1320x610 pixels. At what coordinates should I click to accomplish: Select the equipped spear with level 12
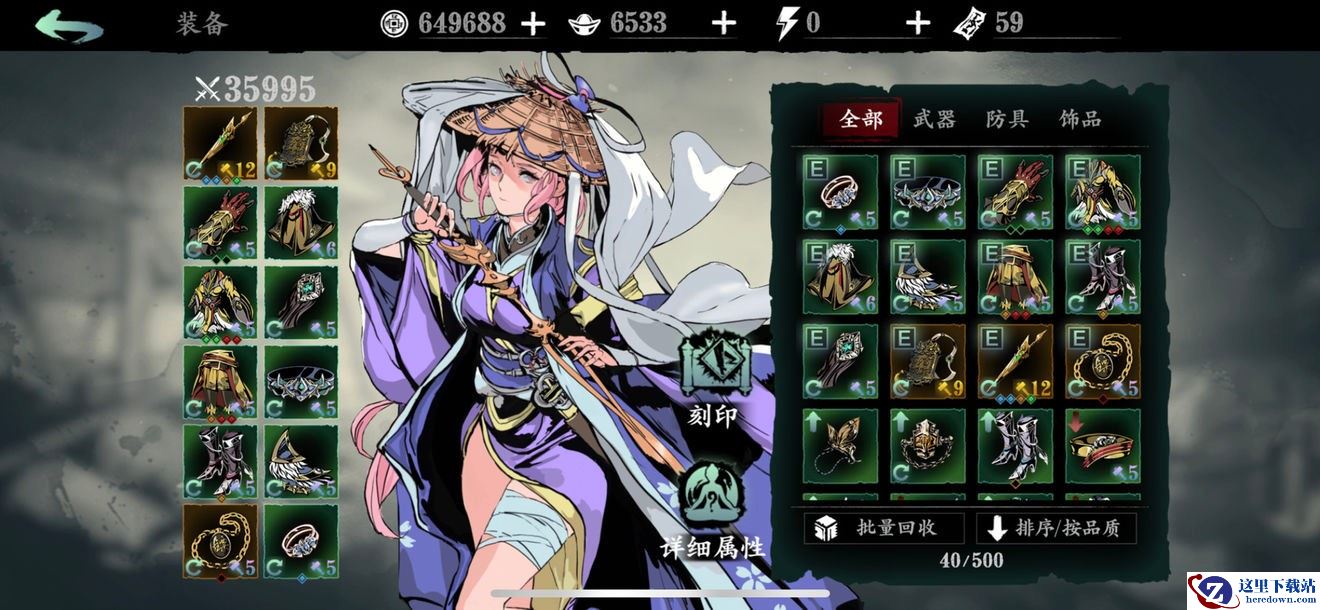click(221, 142)
